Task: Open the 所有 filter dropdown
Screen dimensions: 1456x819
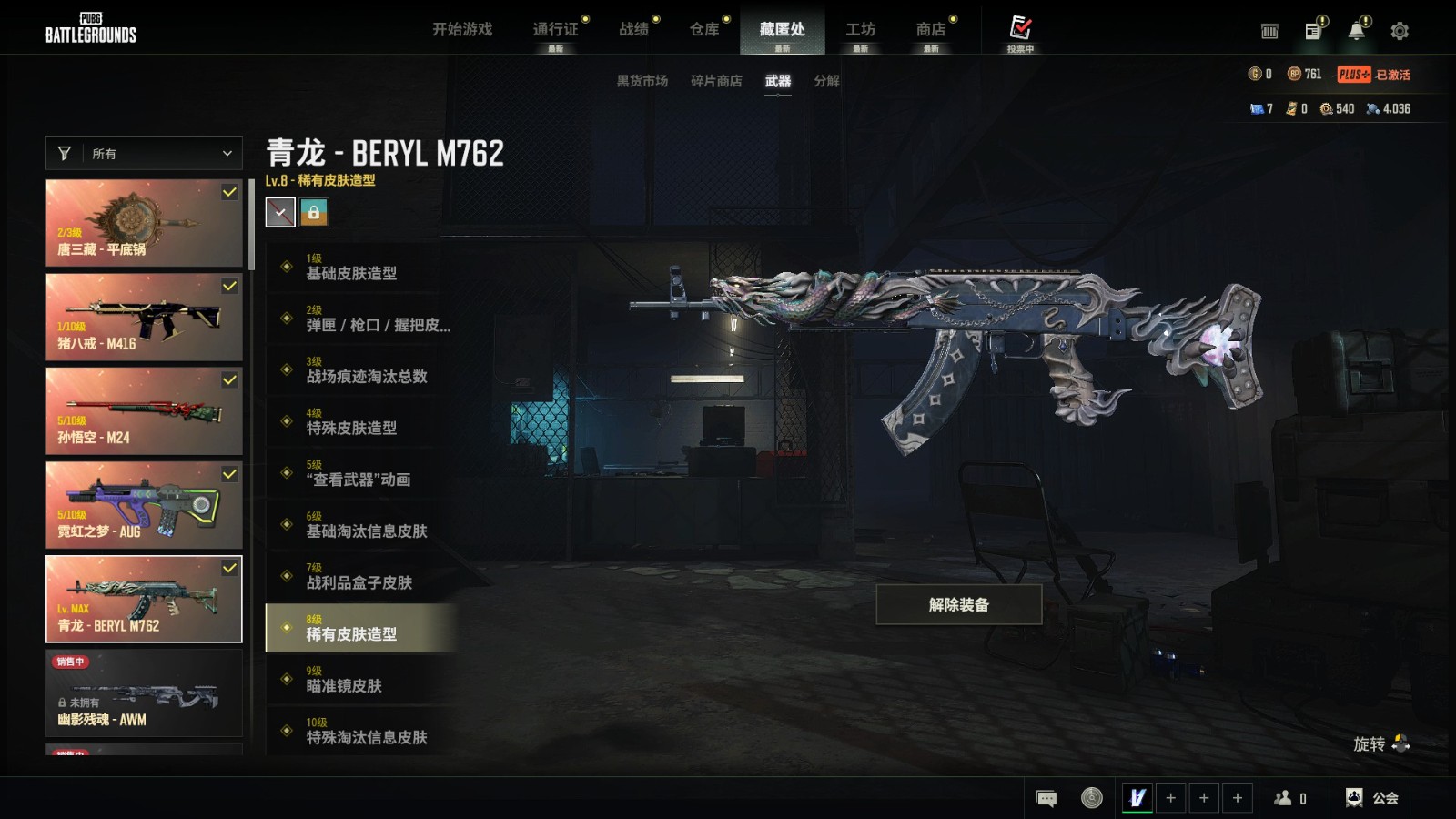Action: (144, 154)
